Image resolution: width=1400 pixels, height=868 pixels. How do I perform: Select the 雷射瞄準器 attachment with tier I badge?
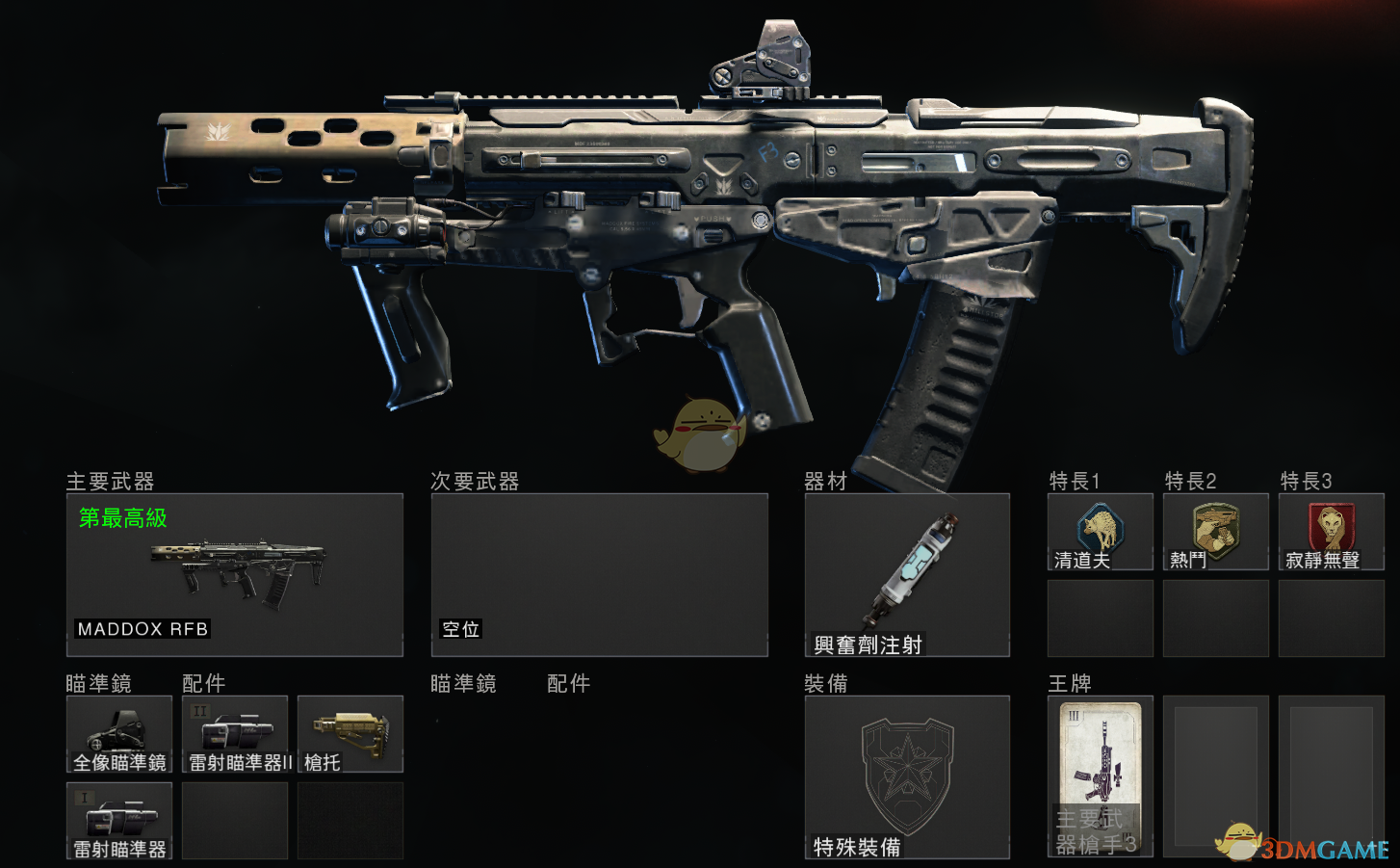coord(119,820)
